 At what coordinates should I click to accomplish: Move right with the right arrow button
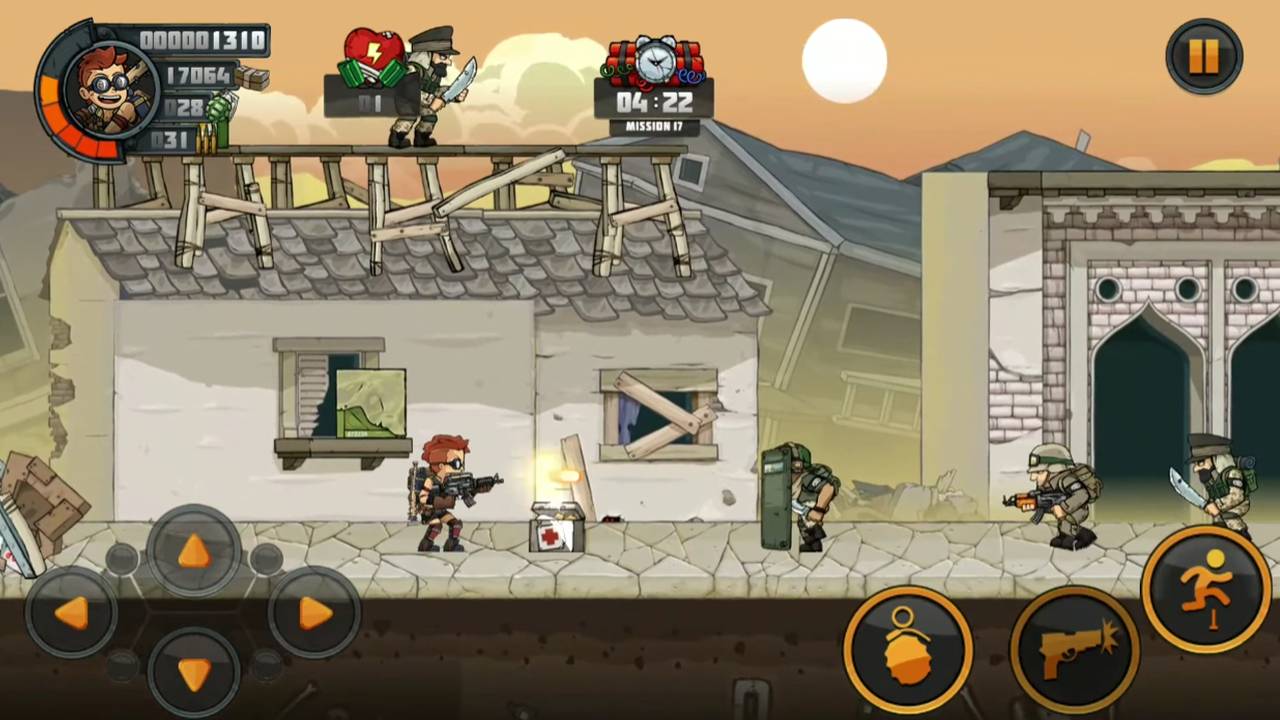(314, 612)
